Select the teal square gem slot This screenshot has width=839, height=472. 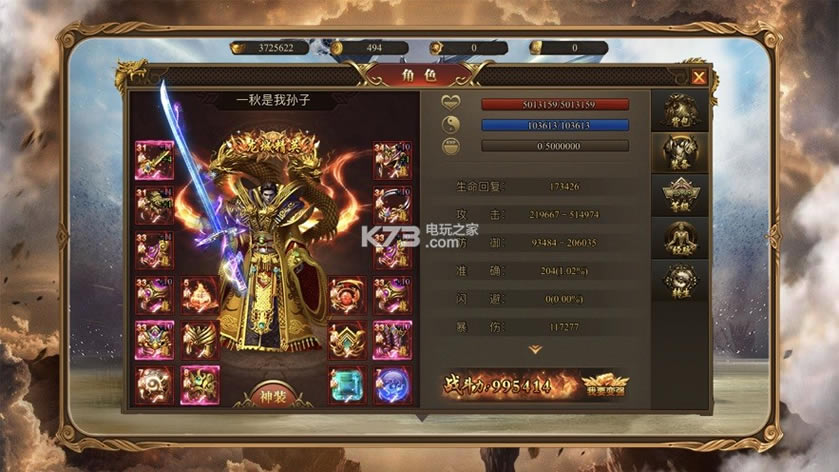pos(347,385)
